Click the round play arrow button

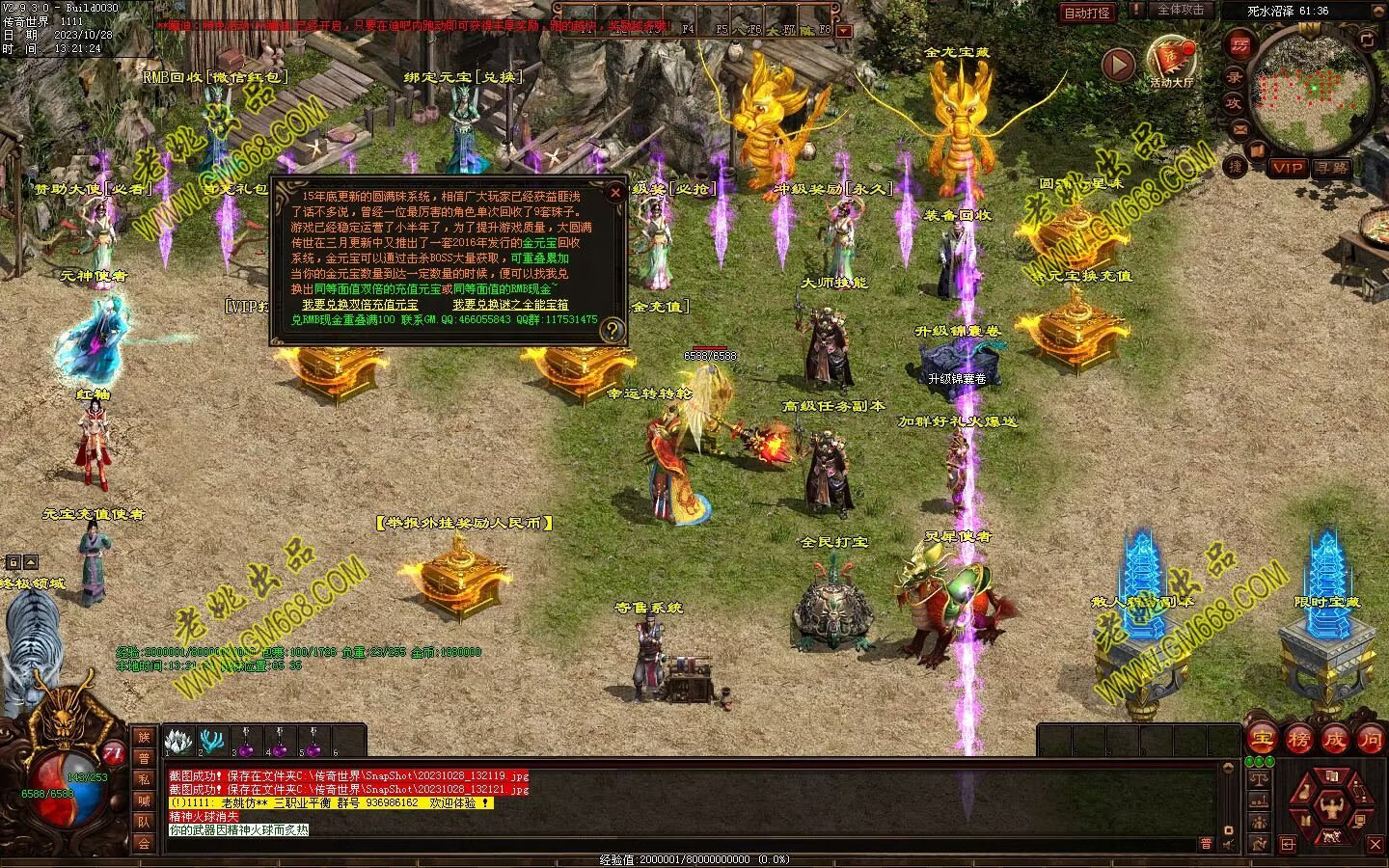pos(1118,66)
